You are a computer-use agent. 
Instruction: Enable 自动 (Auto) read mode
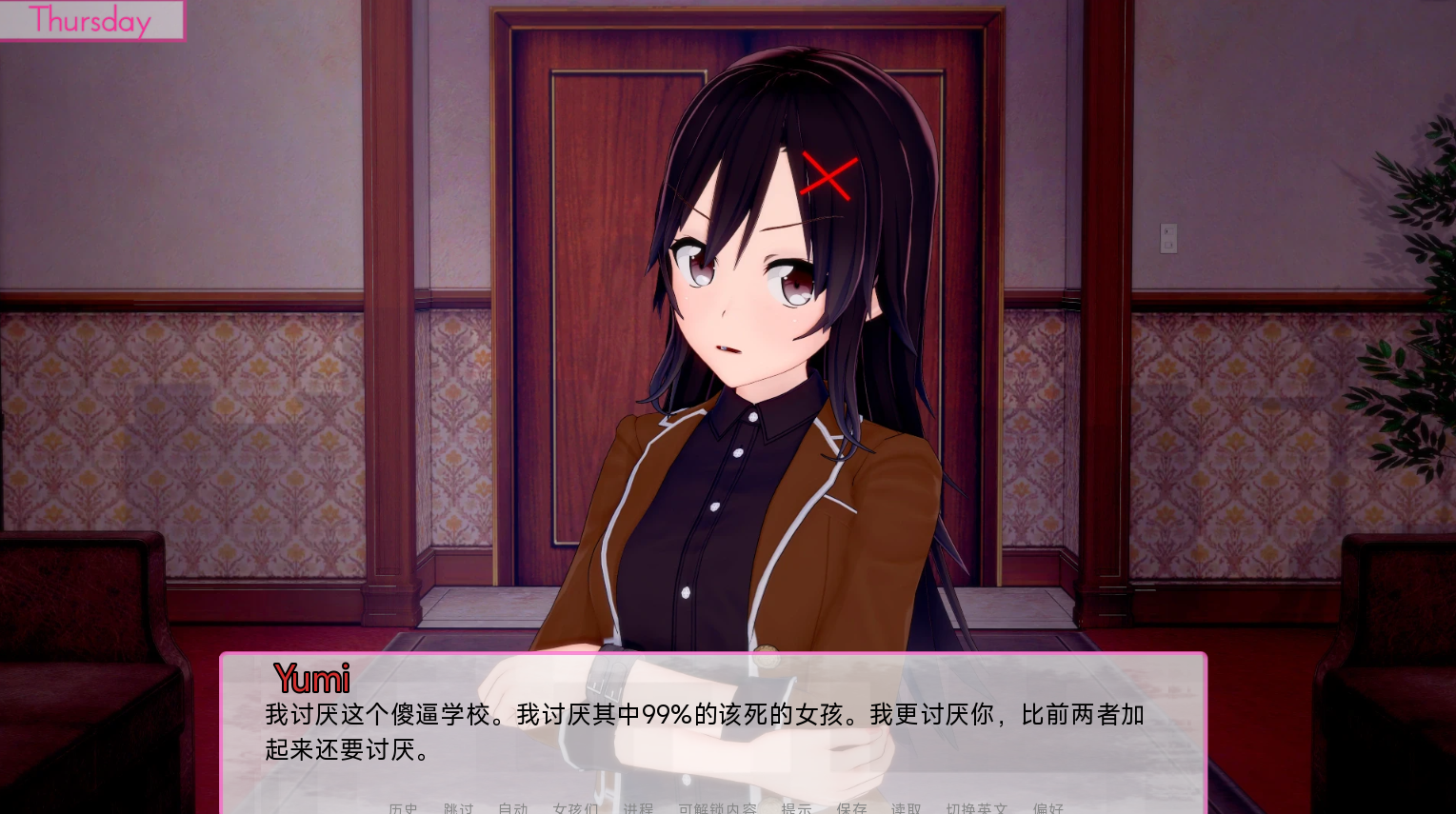click(x=513, y=809)
